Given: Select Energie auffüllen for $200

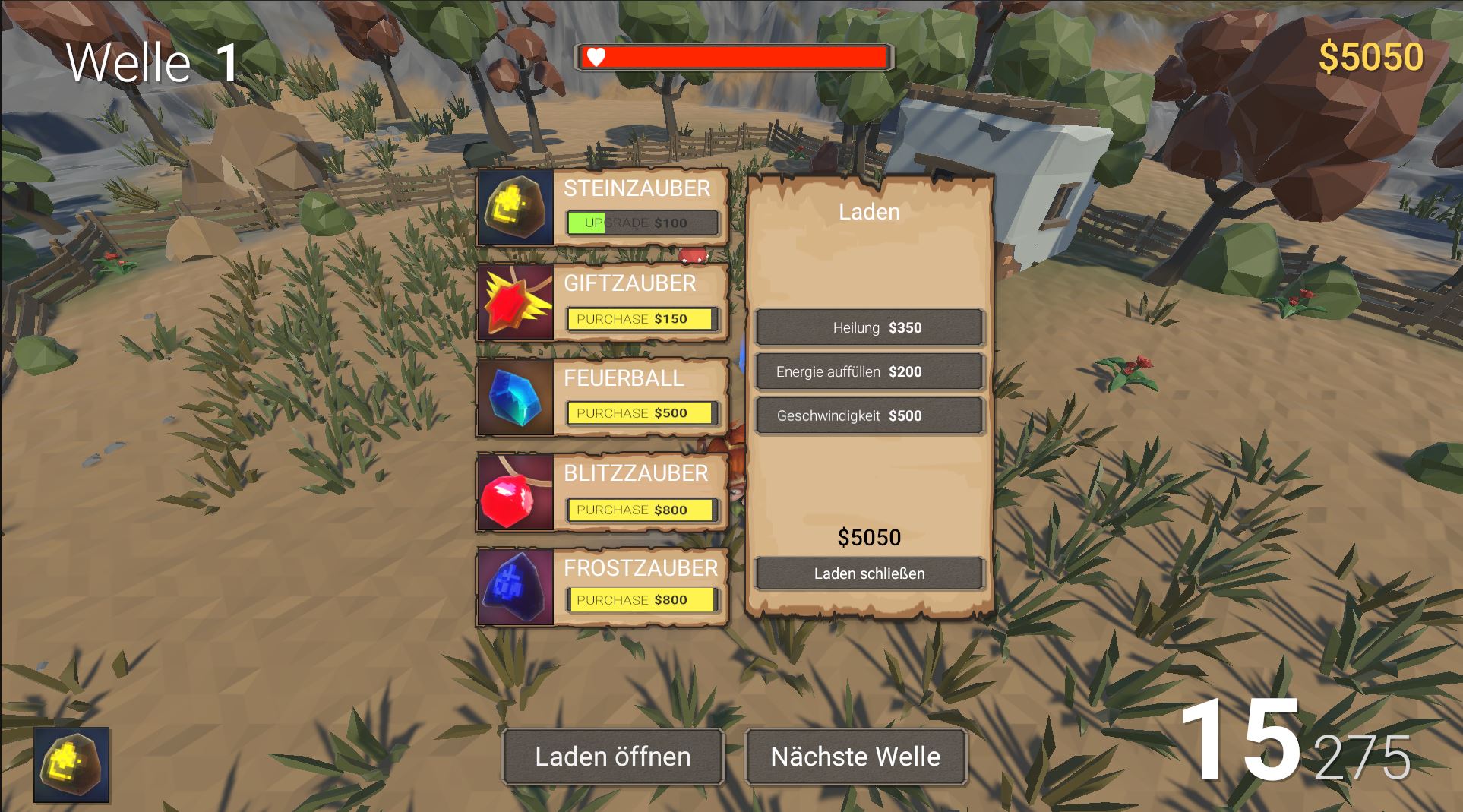Looking at the screenshot, I should [x=869, y=371].
